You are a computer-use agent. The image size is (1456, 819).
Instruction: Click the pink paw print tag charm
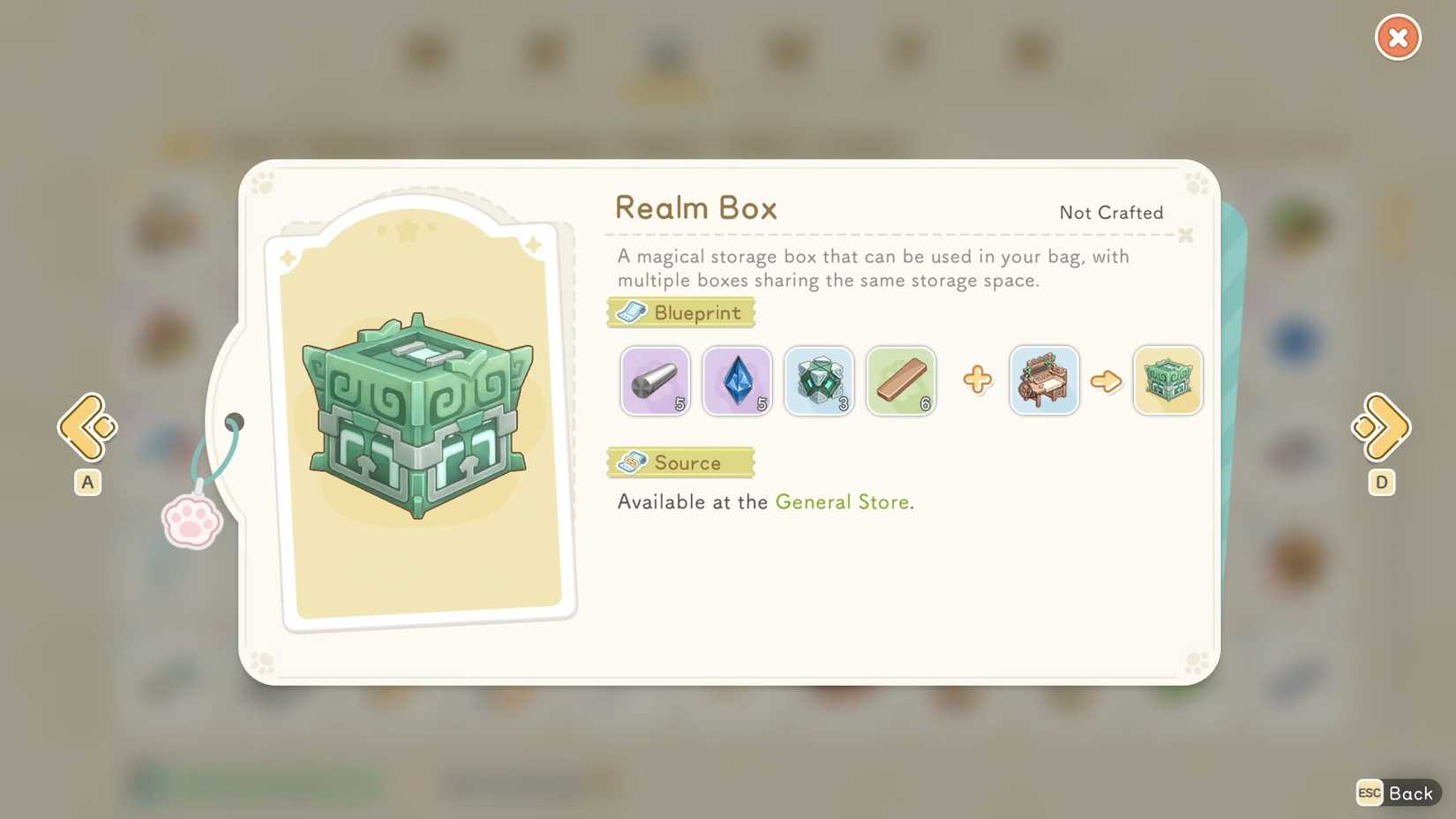191,522
